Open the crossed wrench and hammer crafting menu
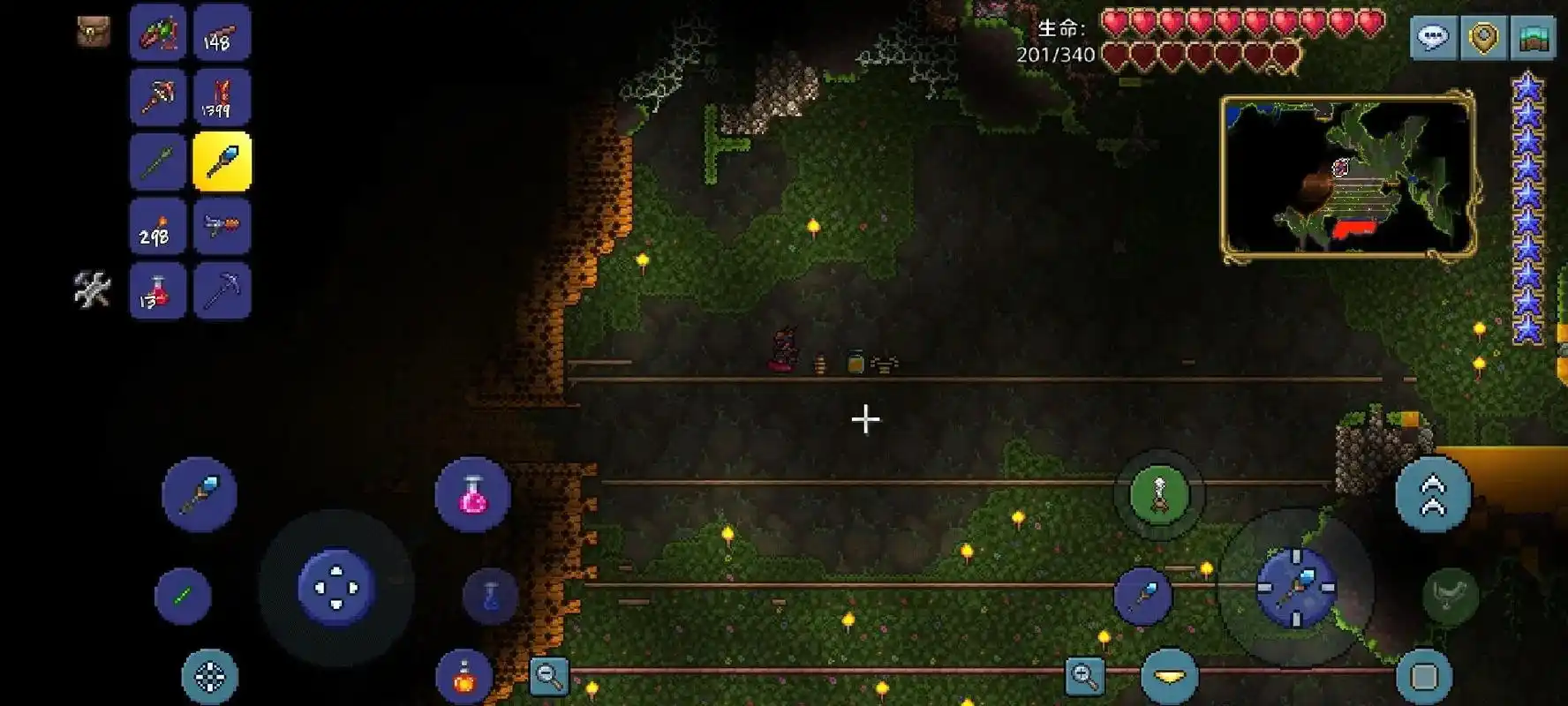The image size is (1568, 706). (x=92, y=289)
